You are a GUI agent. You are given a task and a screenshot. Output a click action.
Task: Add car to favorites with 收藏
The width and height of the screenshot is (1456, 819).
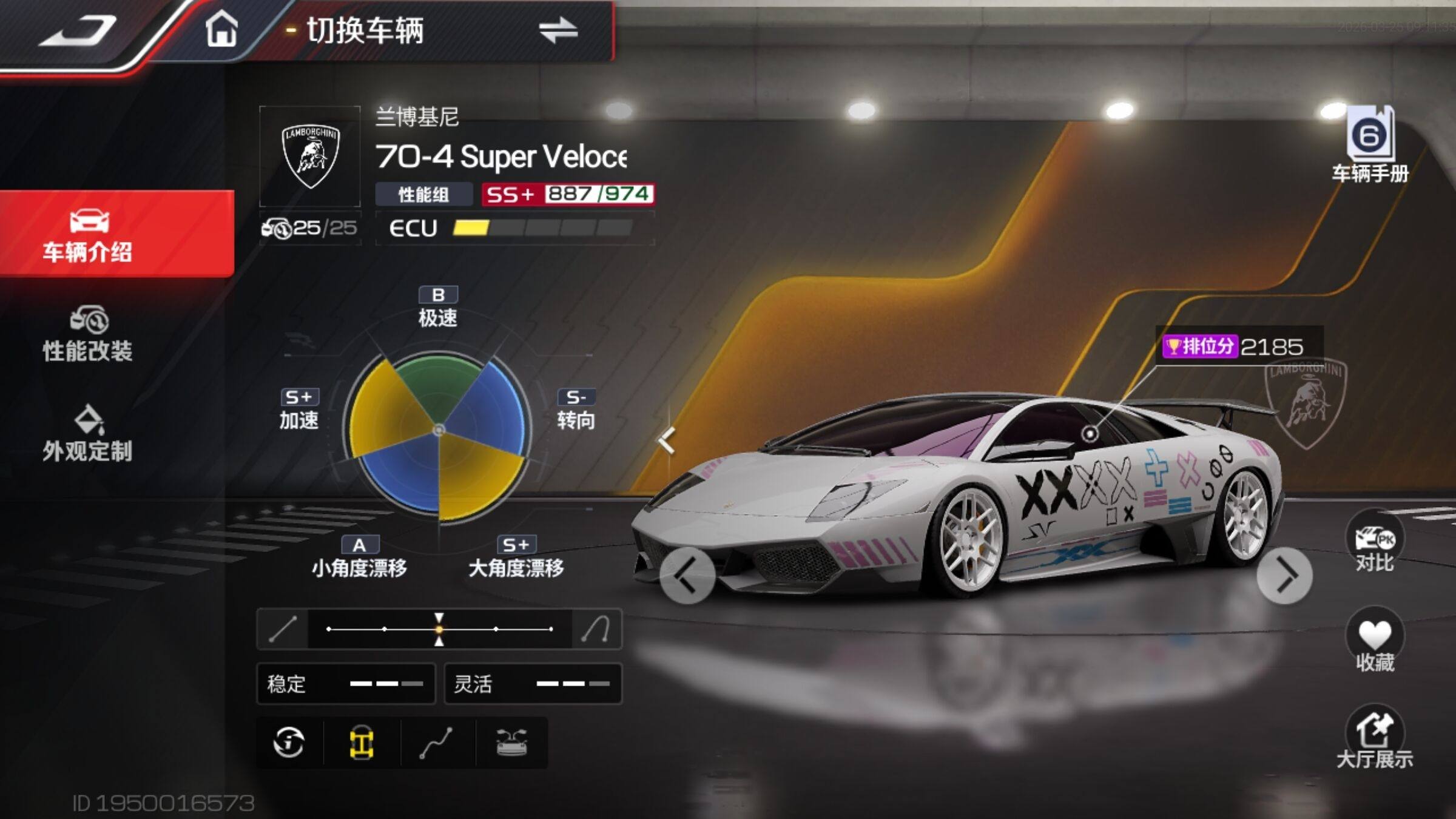[1374, 642]
